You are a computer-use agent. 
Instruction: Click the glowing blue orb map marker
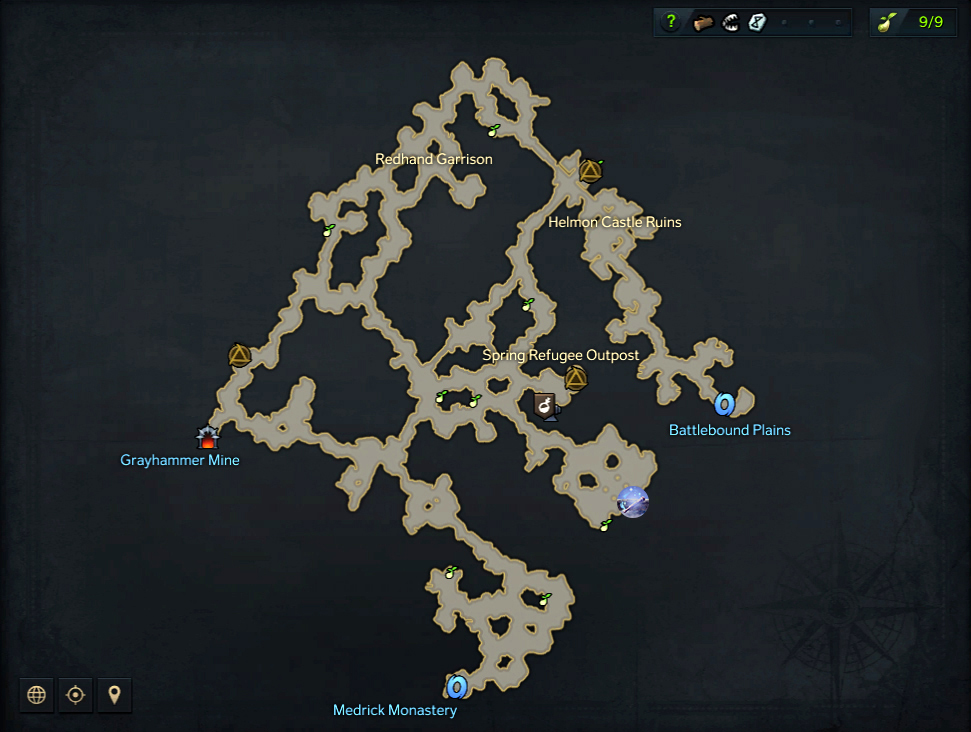pyautogui.click(x=633, y=501)
